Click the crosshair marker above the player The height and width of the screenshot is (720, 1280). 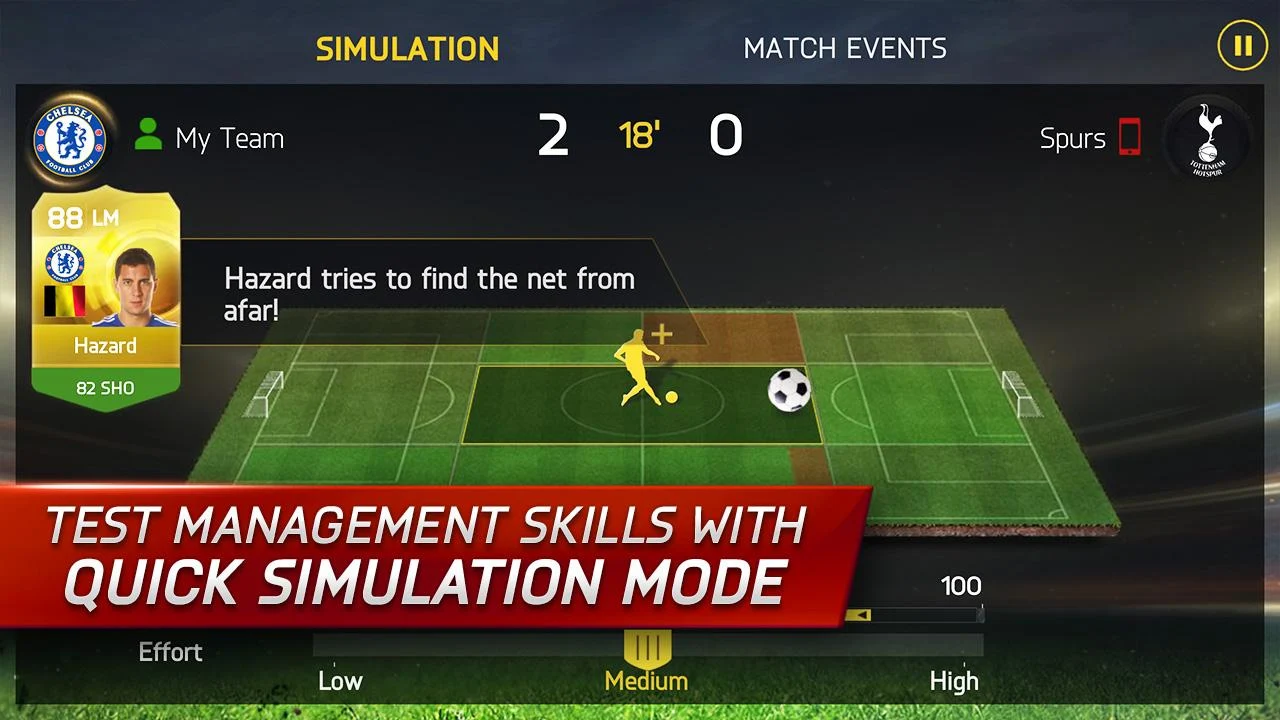point(662,334)
